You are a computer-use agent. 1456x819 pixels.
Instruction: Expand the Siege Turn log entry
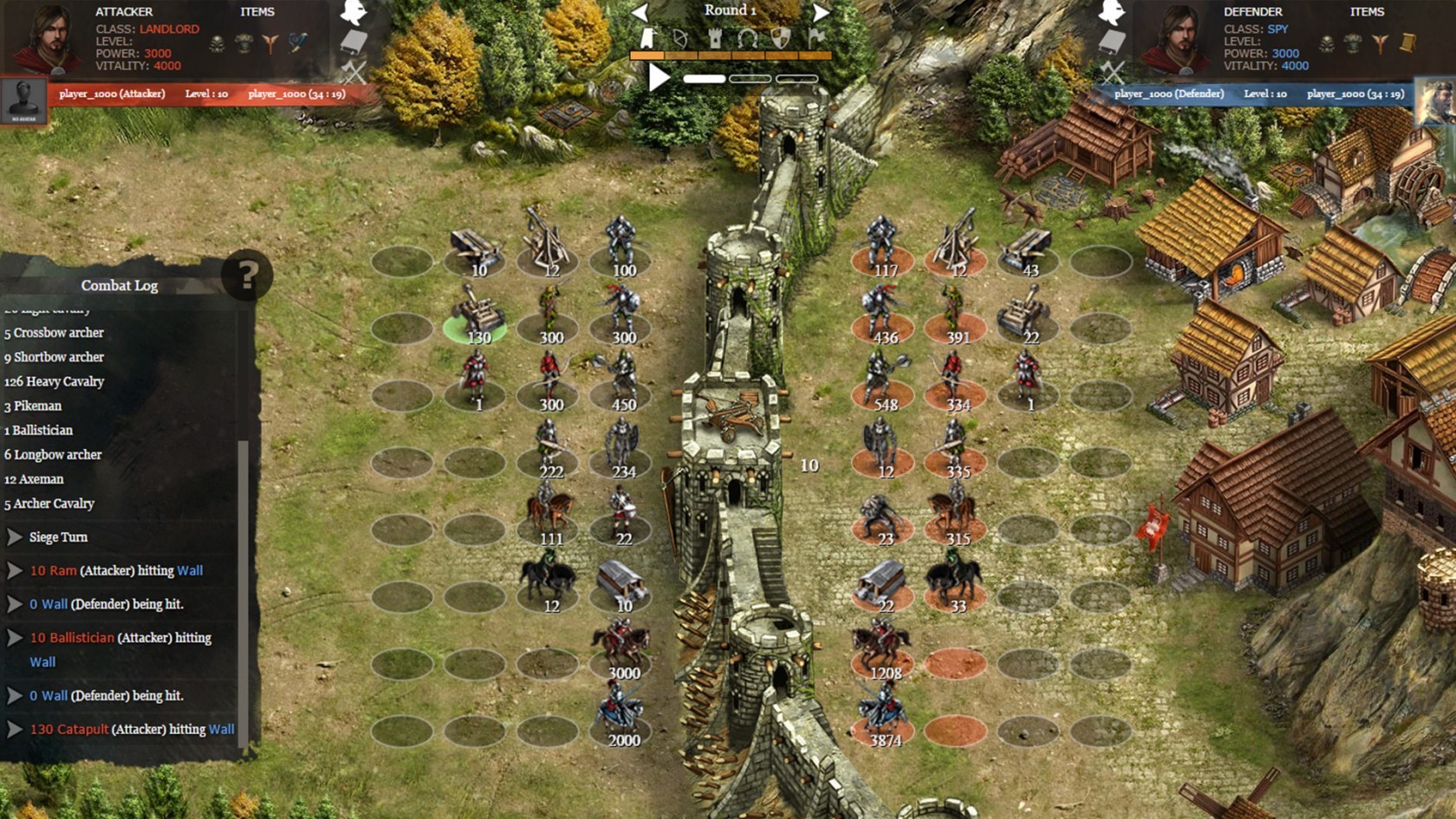[15, 537]
